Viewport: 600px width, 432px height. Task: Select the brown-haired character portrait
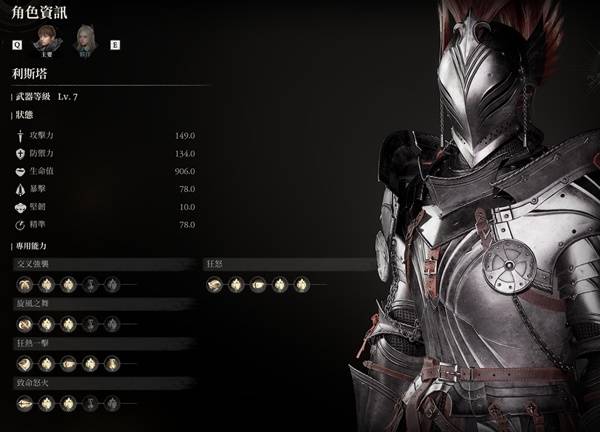click(44, 42)
